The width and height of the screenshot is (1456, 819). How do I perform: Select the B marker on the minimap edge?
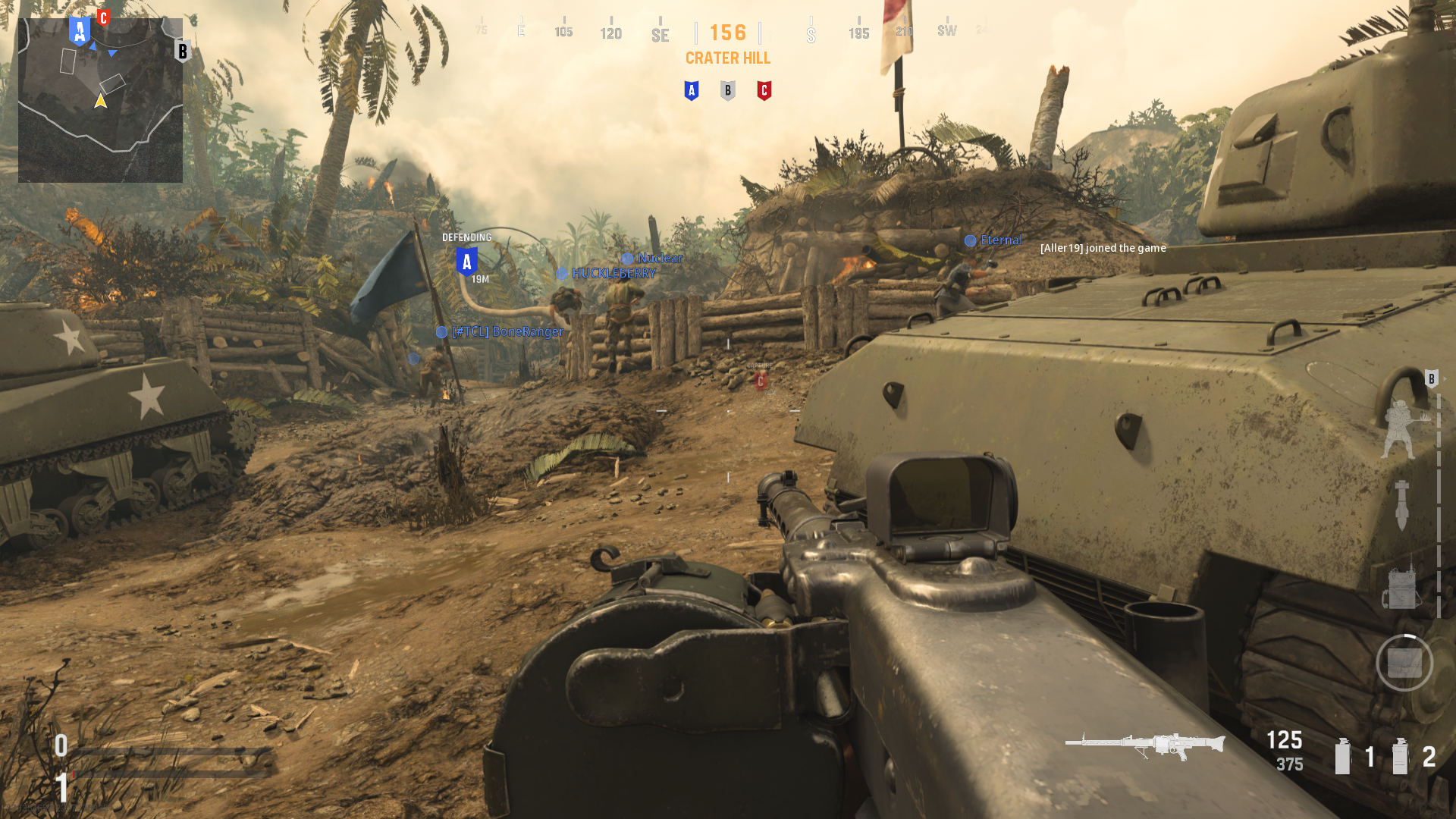[x=182, y=52]
